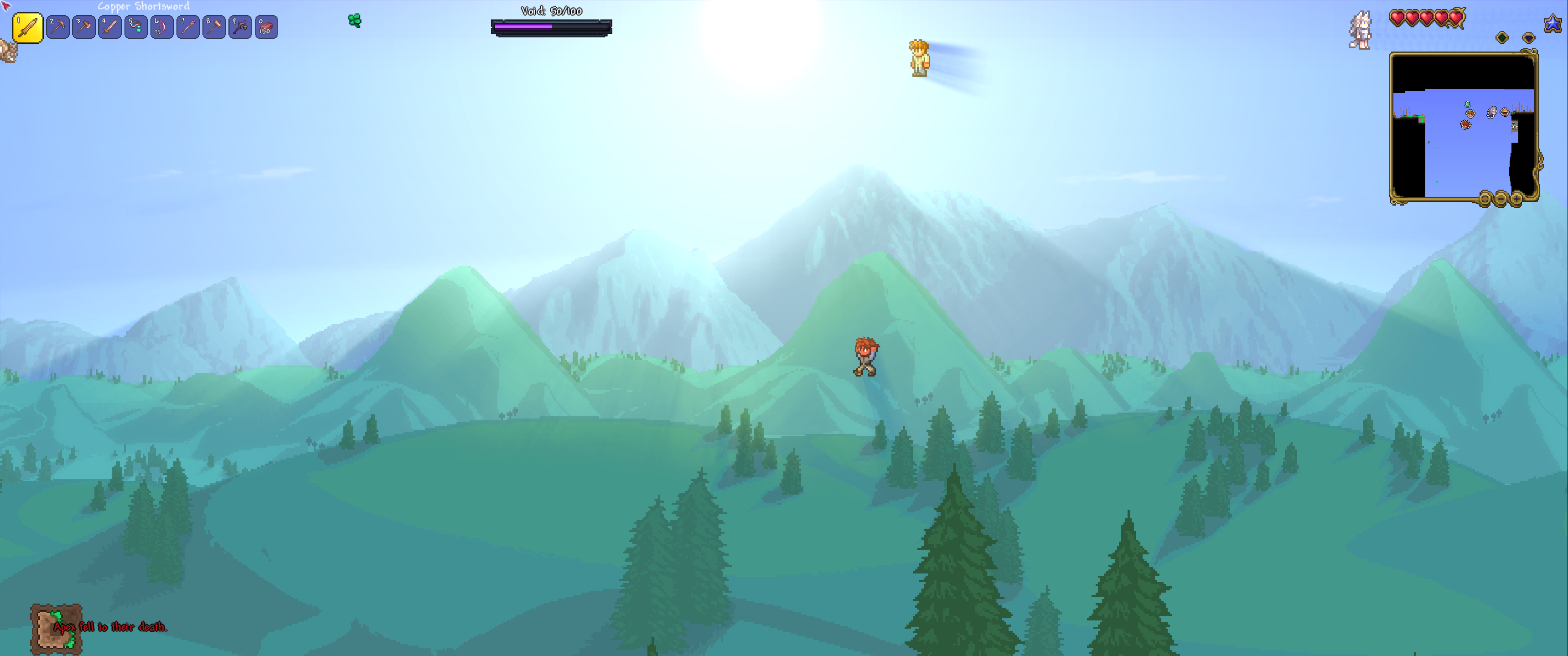The height and width of the screenshot is (656, 1568).
Task: Select the Copper Shortsword hotbar slot
Action: coord(27,28)
